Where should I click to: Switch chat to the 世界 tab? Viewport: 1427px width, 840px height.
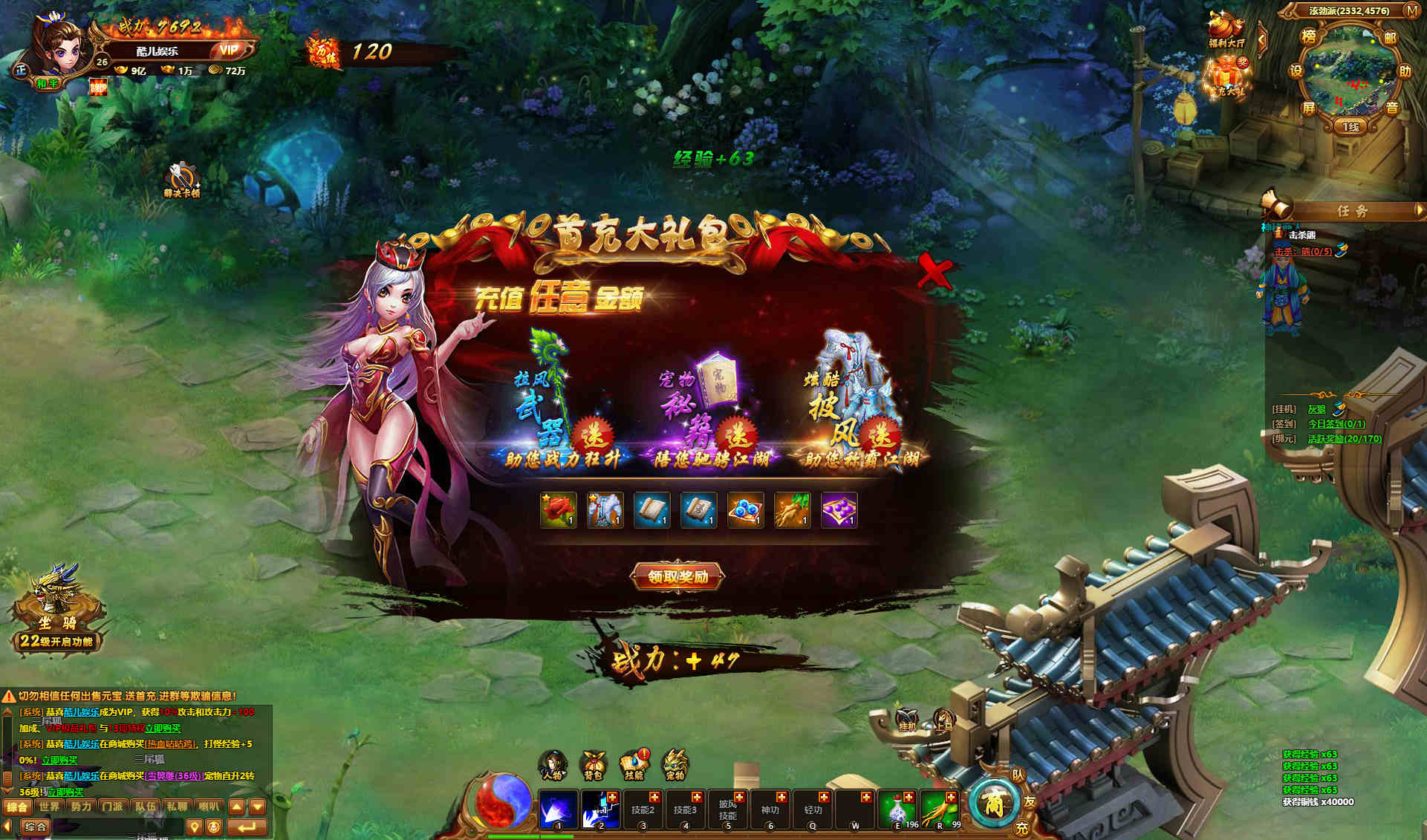point(49,807)
